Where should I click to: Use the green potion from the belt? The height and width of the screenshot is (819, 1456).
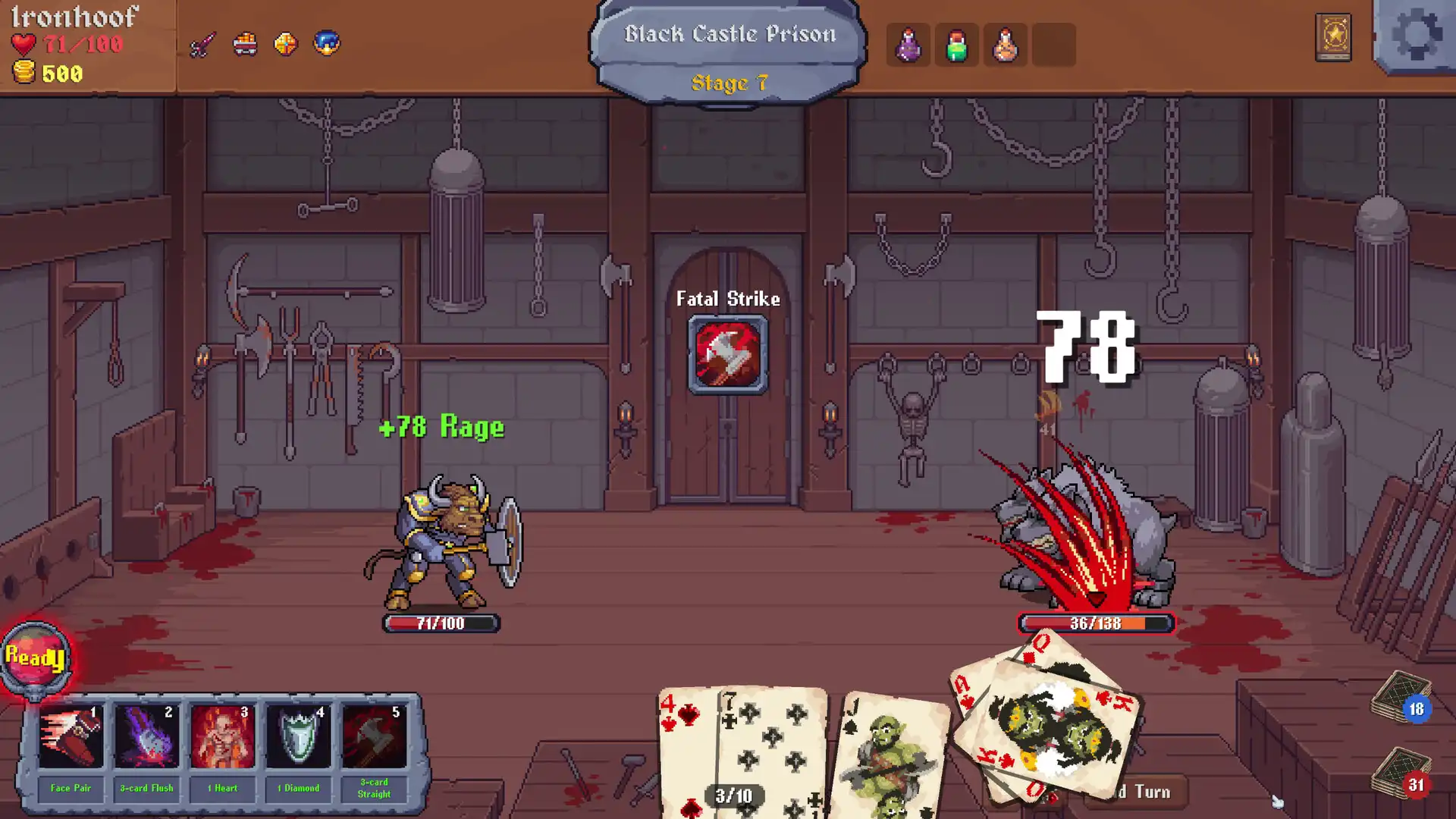(956, 45)
